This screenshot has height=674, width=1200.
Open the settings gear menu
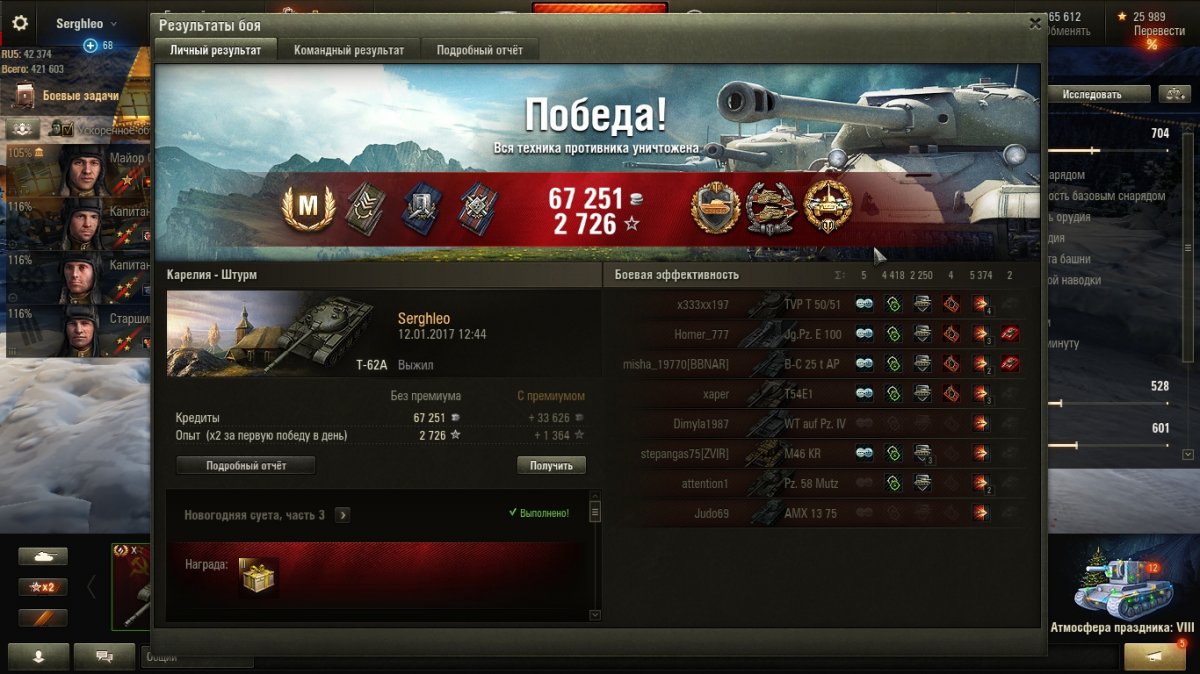[x=20, y=23]
